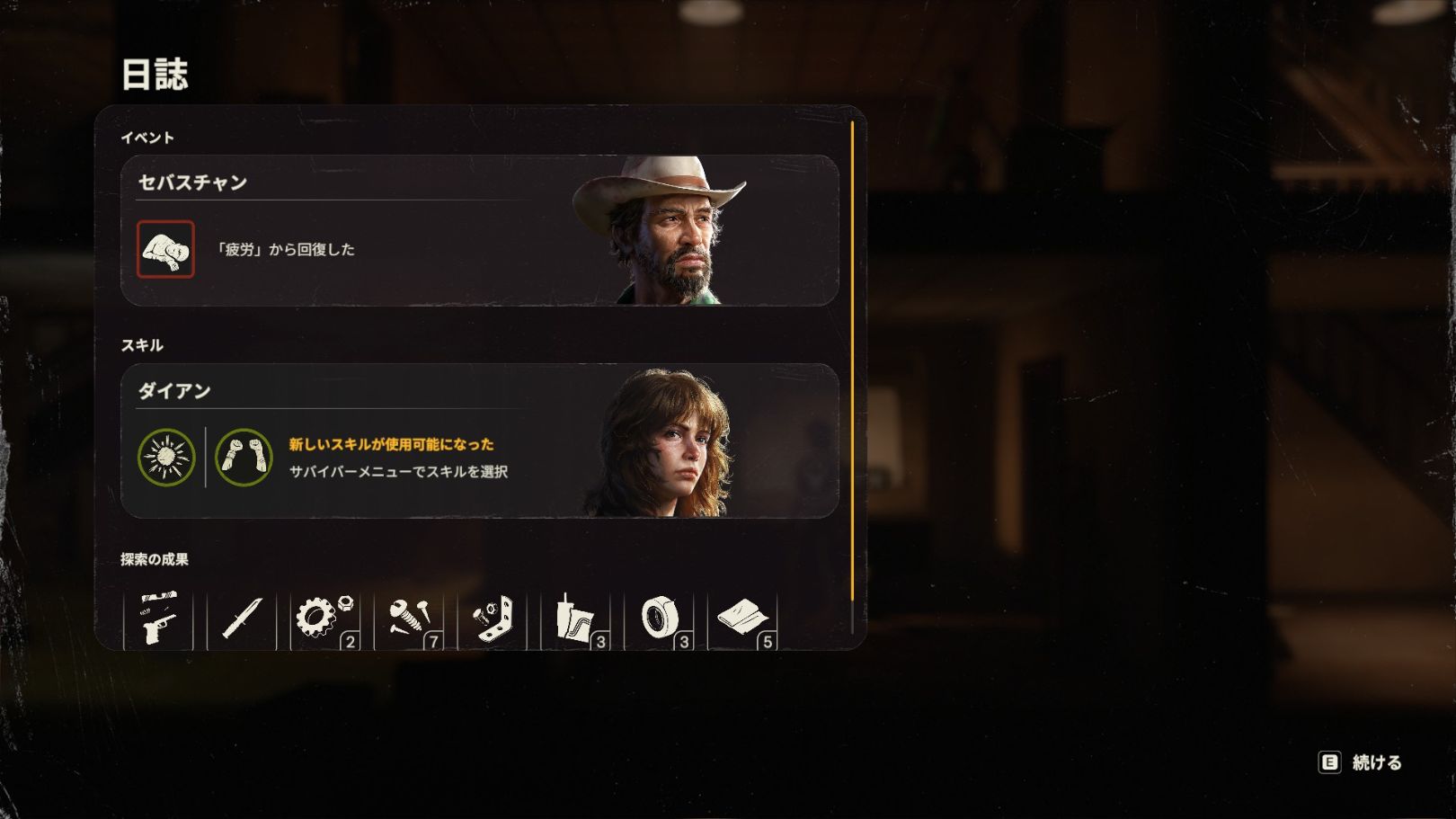
Task: Select the screws and nails loot slot
Action: [x=410, y=619]
